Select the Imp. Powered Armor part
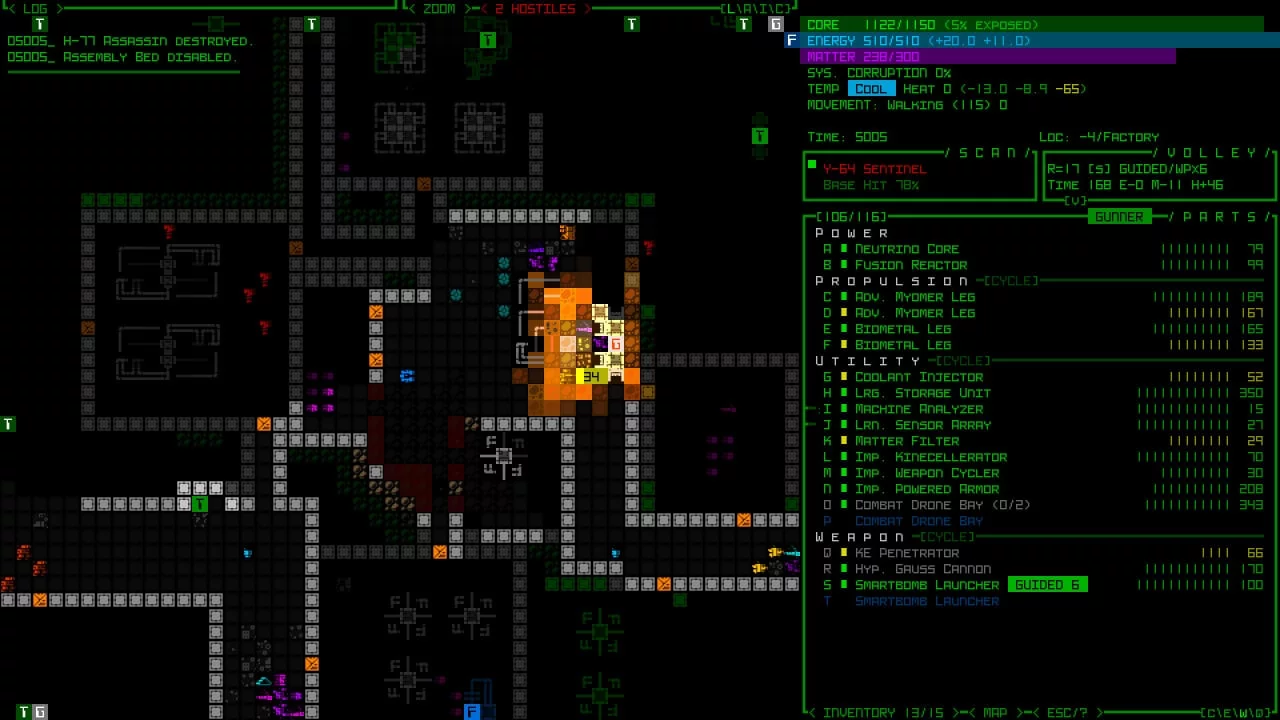Image resolution: width=1280 pixels, height=720 pixels. 926,489
